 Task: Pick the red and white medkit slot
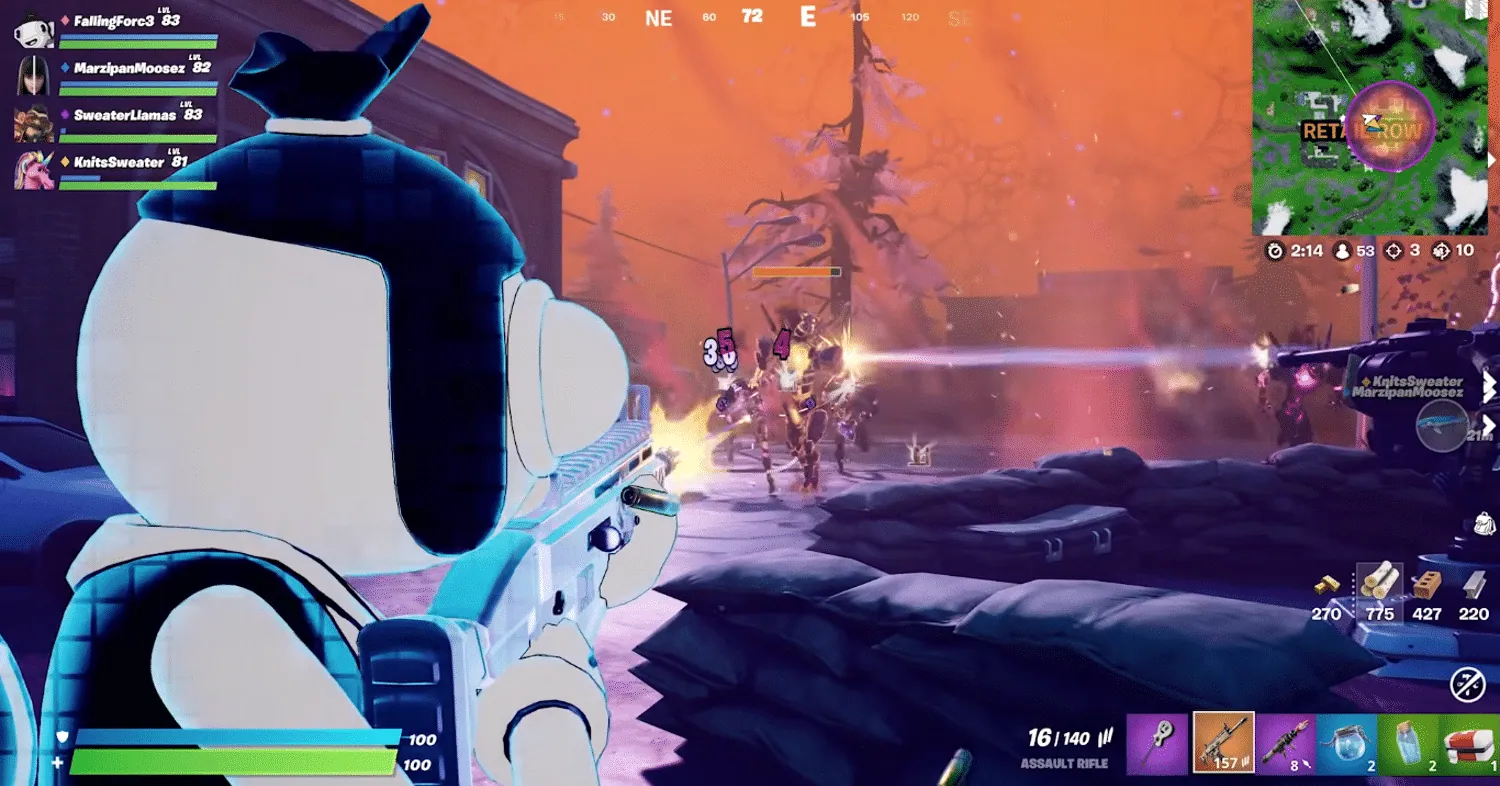coord(1470,743)
